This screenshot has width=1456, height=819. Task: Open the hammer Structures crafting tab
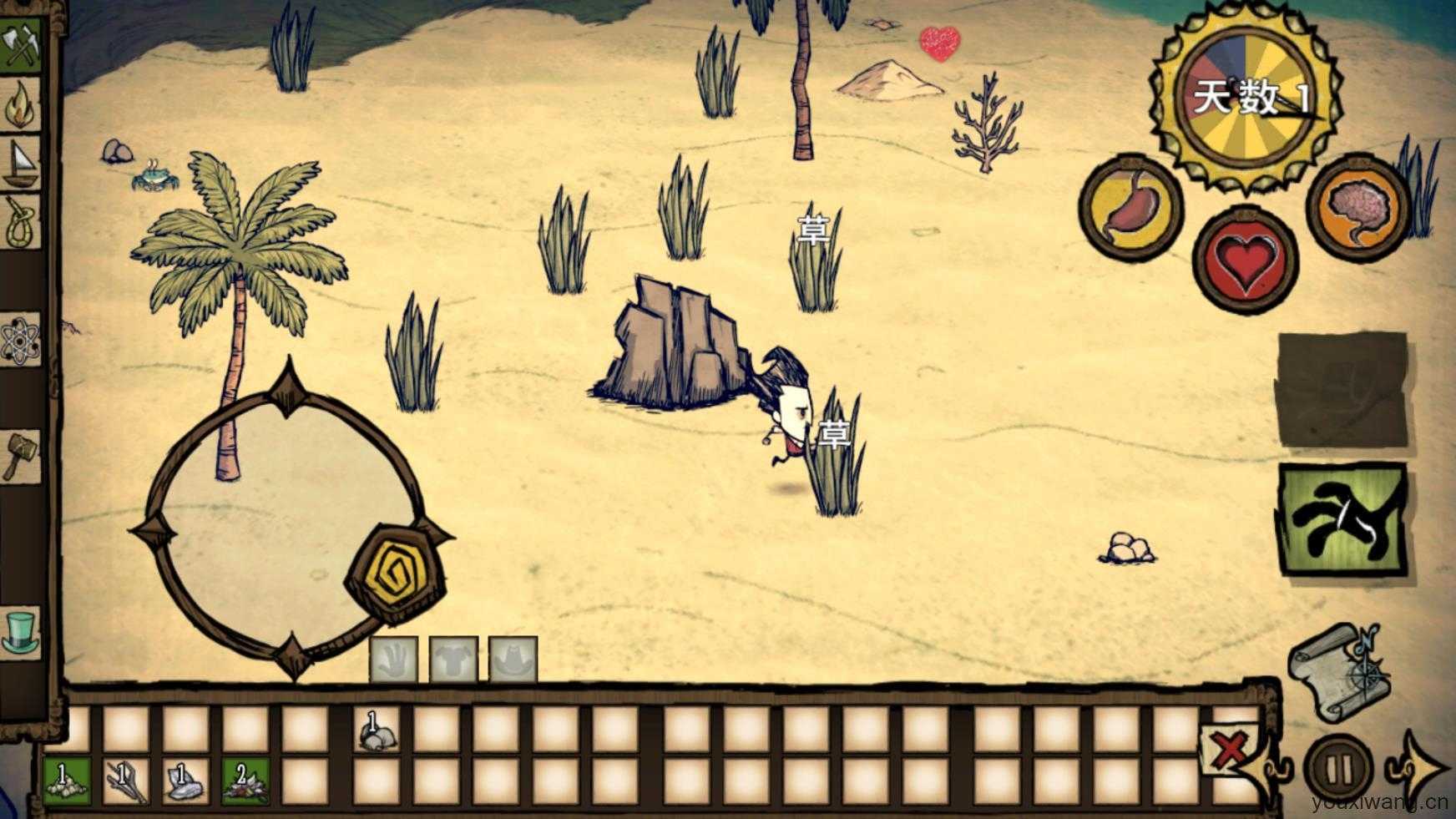click(21, 455)
